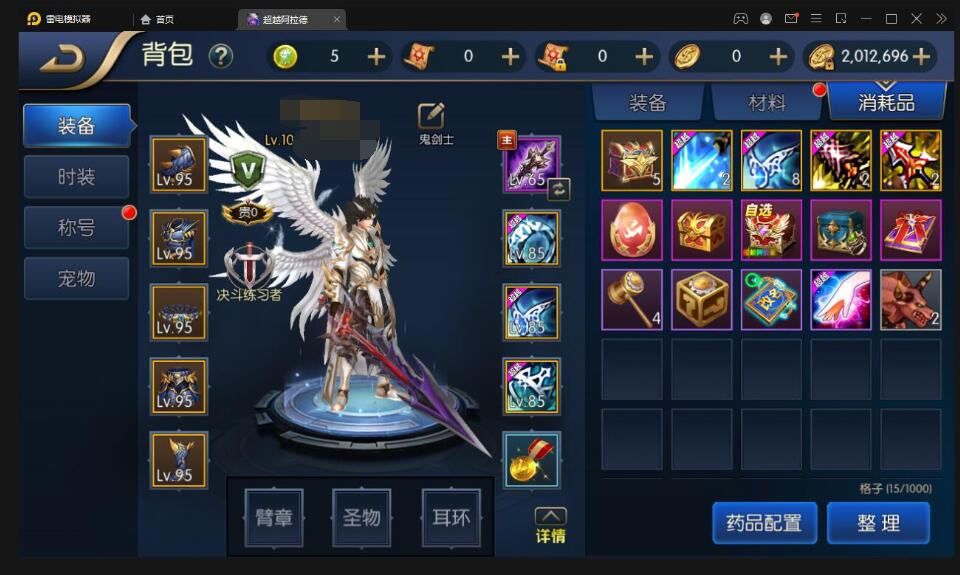This screenshot has width=960, height=575.
Task: Select the 时装 side tab
Action: pyautogui.click(x=76, y=177)
